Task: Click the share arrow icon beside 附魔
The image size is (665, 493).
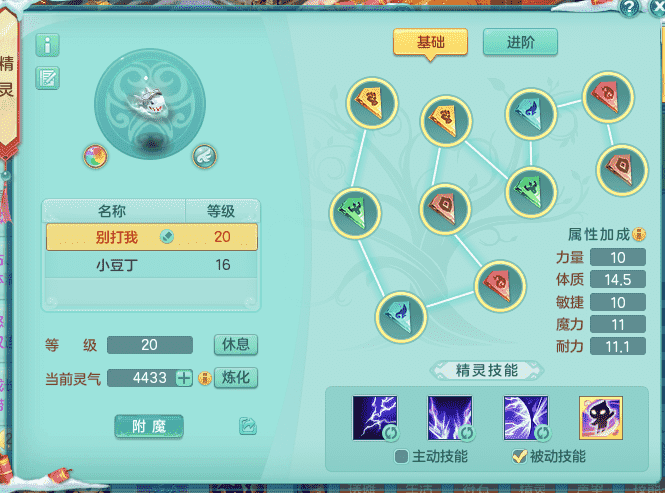Action: pos(248,426)
